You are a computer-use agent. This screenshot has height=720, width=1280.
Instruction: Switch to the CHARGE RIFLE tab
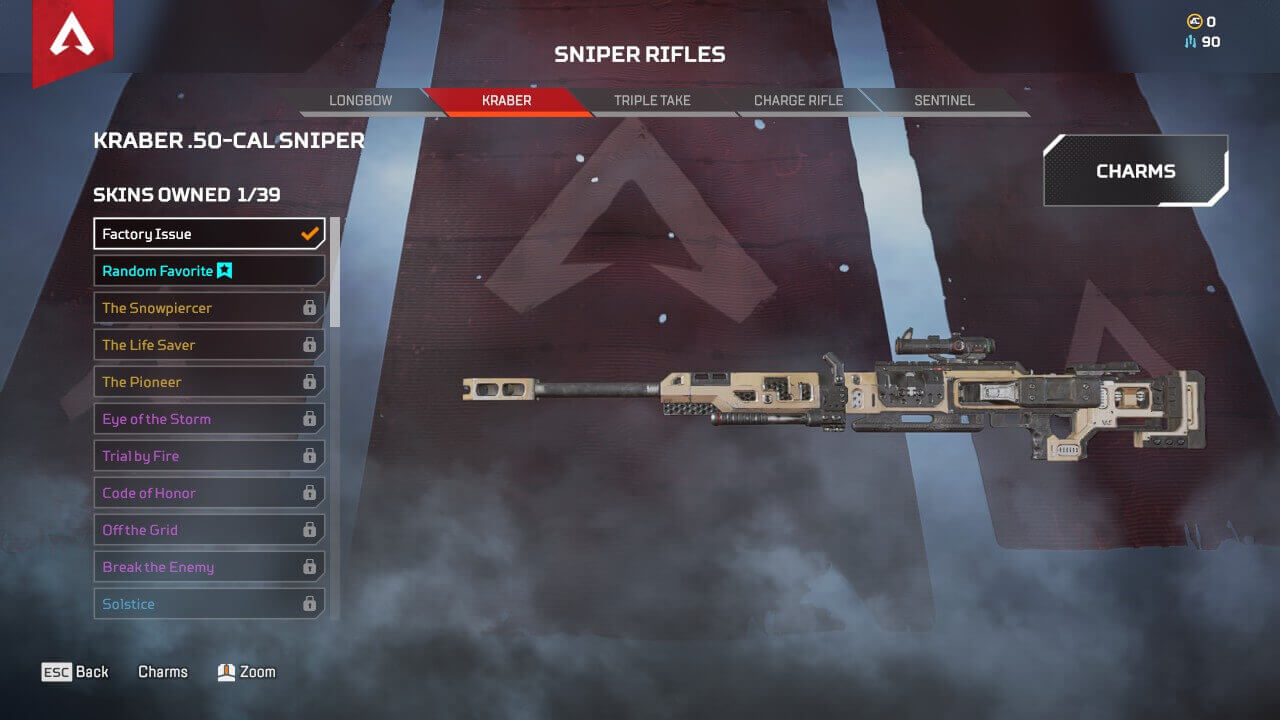798,100
